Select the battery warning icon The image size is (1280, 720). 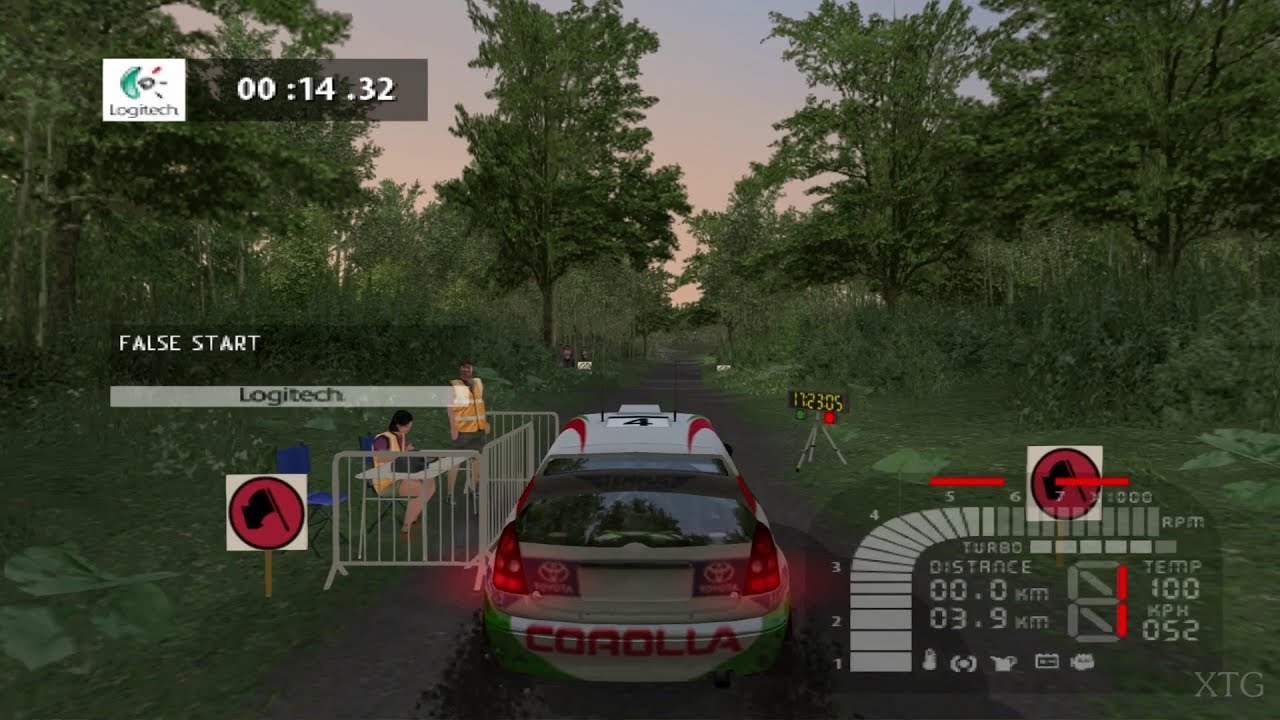point(1046,662)
